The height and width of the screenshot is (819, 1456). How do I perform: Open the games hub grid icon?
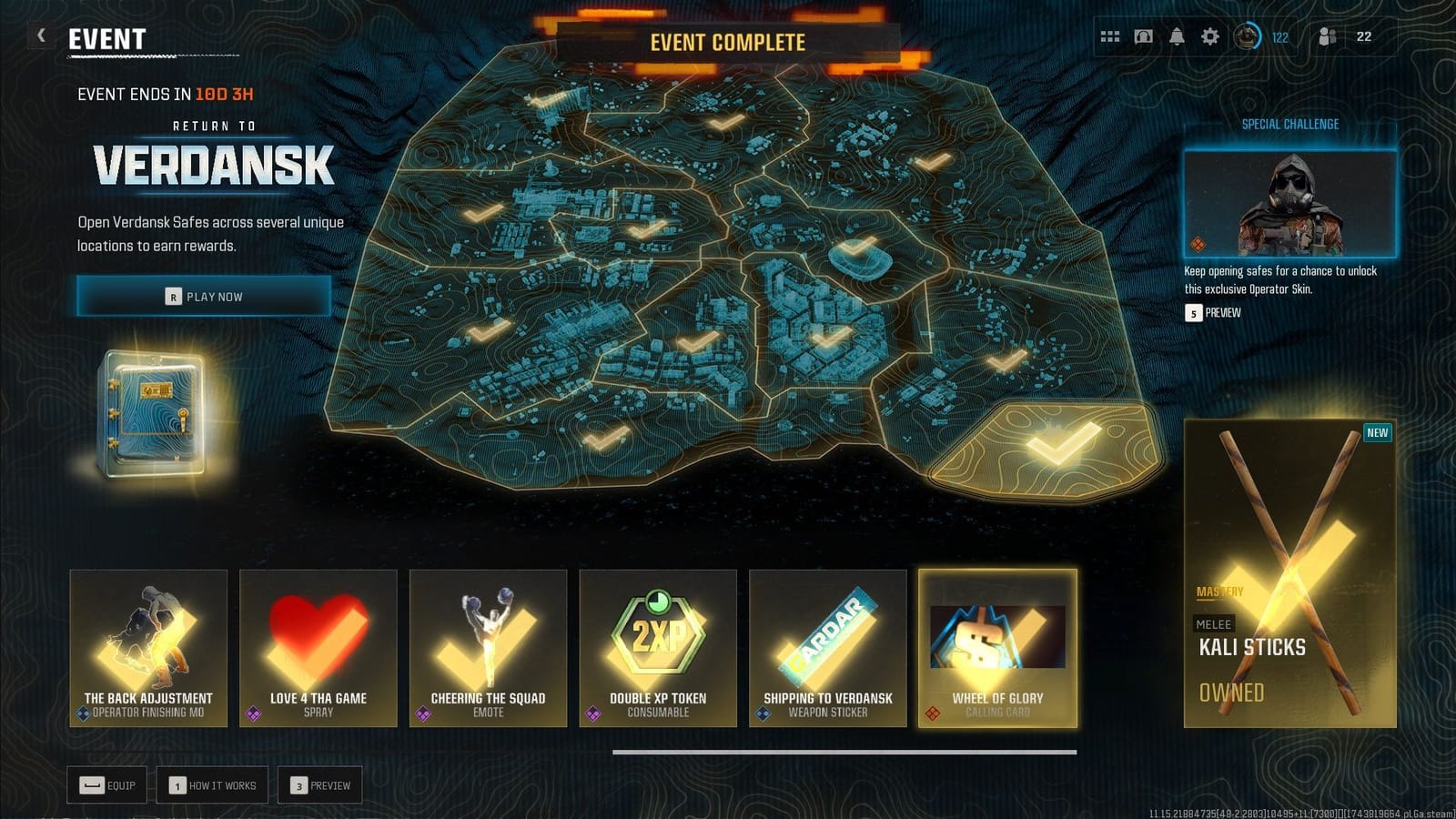[x=1108, y=36]
